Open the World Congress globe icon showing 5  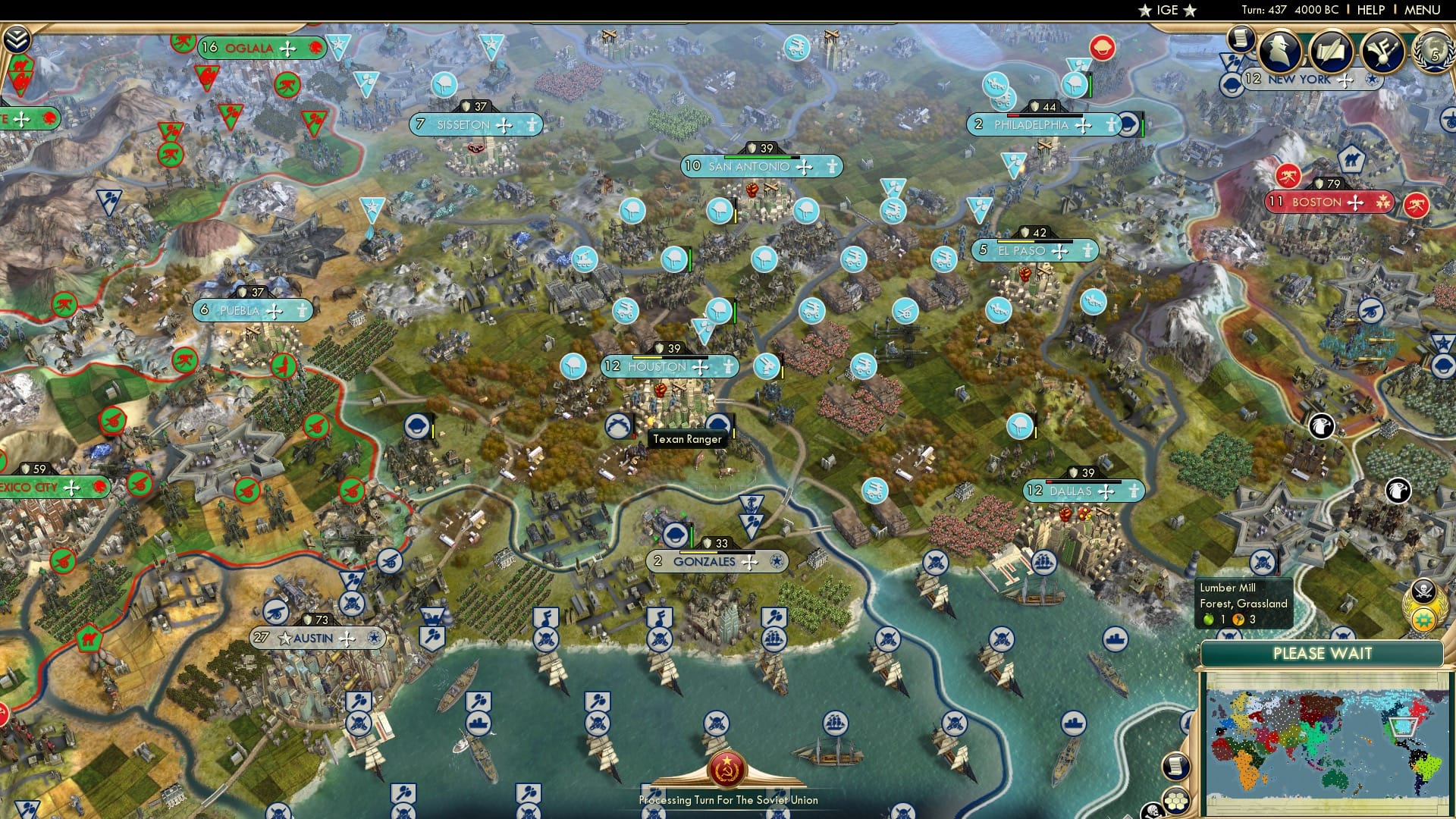1435,53
